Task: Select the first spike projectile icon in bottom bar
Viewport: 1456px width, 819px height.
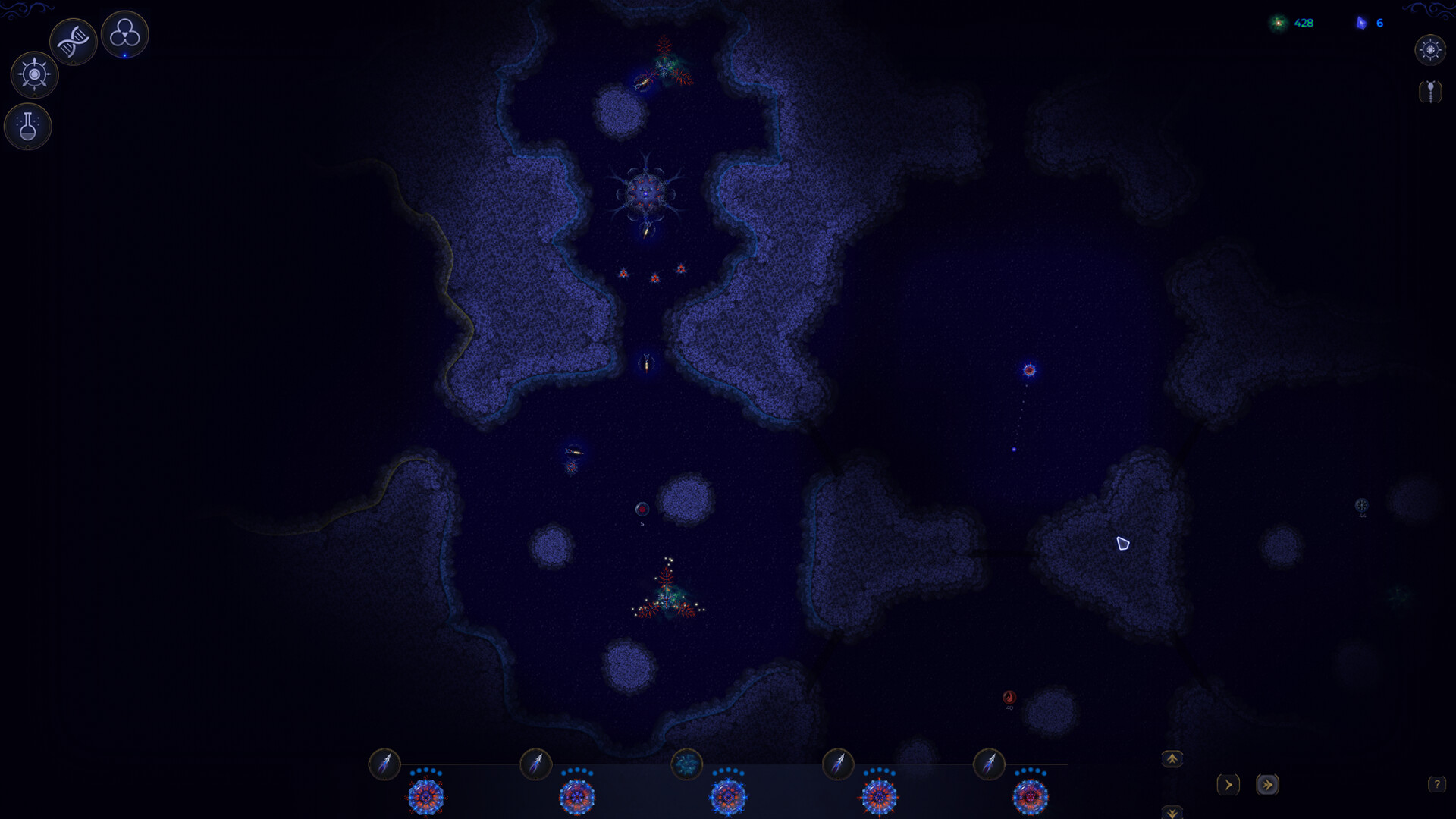Action: coord(384,766)
